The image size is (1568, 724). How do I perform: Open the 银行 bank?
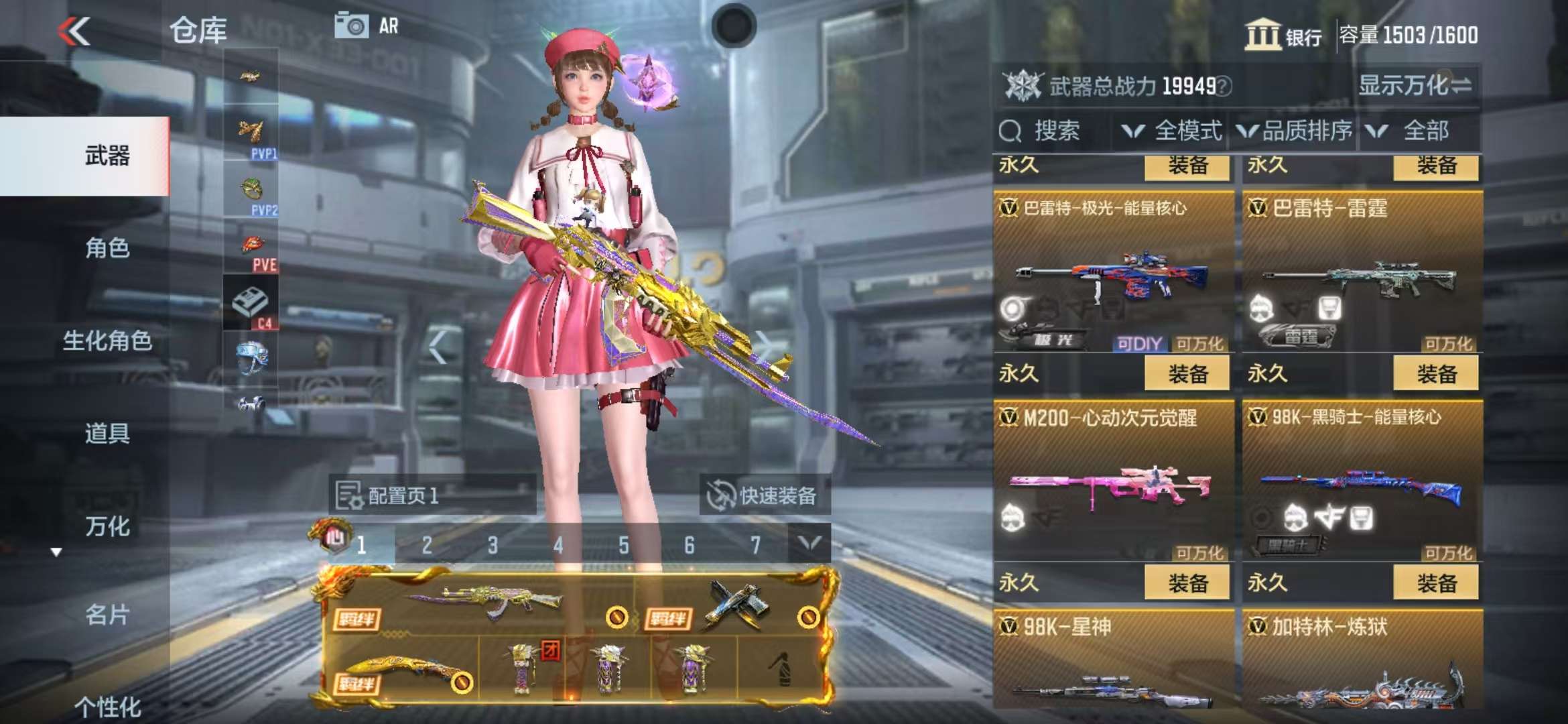click(x=1283, y=35)
